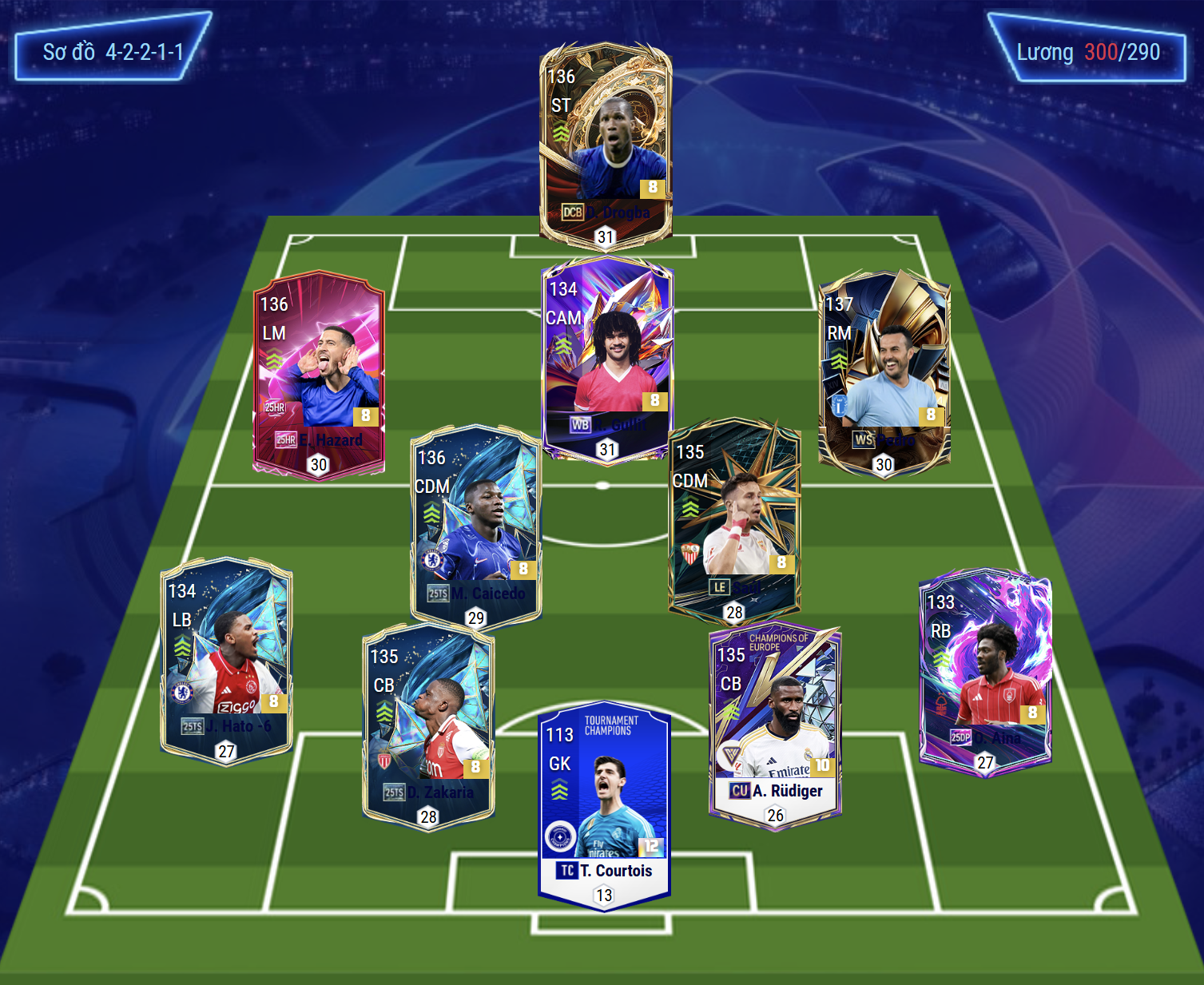The width and height of the screenshot is (1204, 985).
Task: Pick the Gullit CAM card
Action: point(607,359)
